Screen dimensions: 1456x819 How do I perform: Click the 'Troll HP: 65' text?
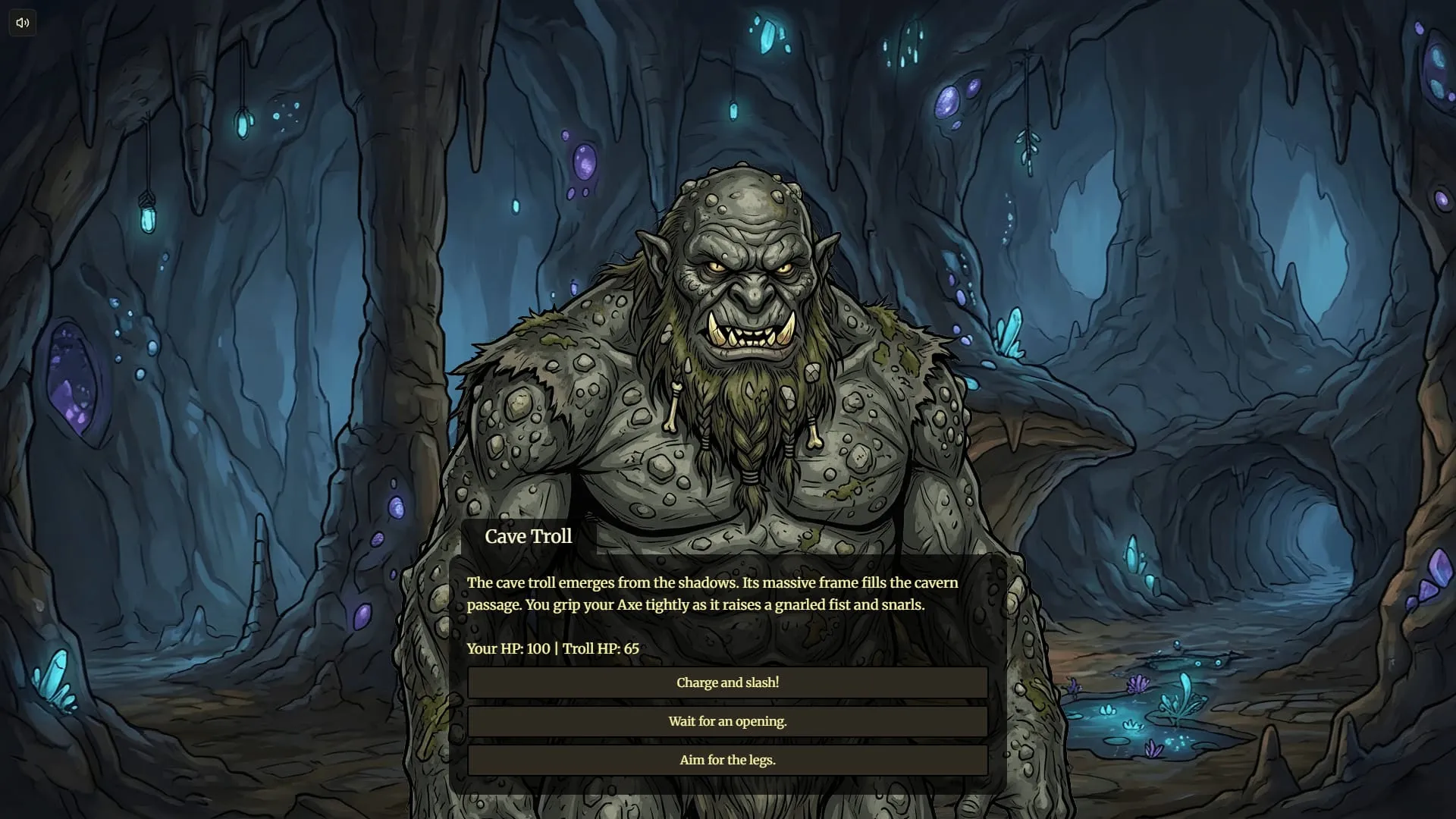click(601, 648)
